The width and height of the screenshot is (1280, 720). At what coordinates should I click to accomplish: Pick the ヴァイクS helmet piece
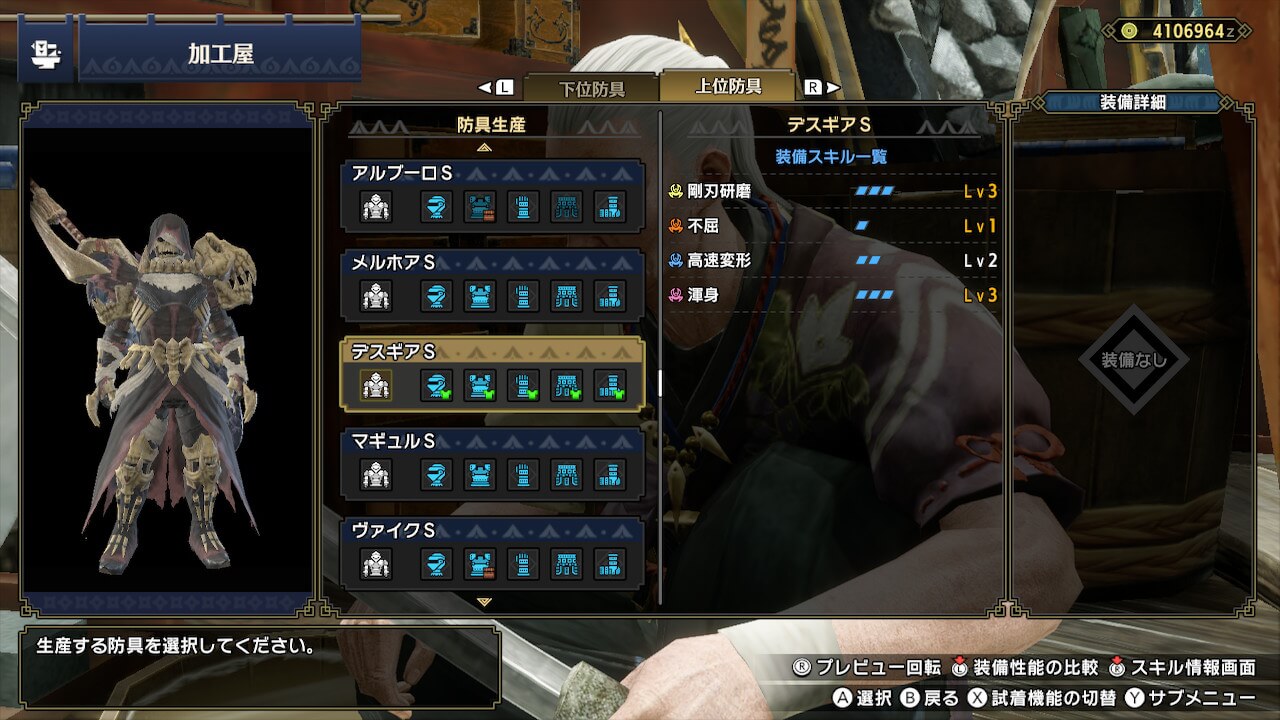pyautogui.click(x=434, y=563)
